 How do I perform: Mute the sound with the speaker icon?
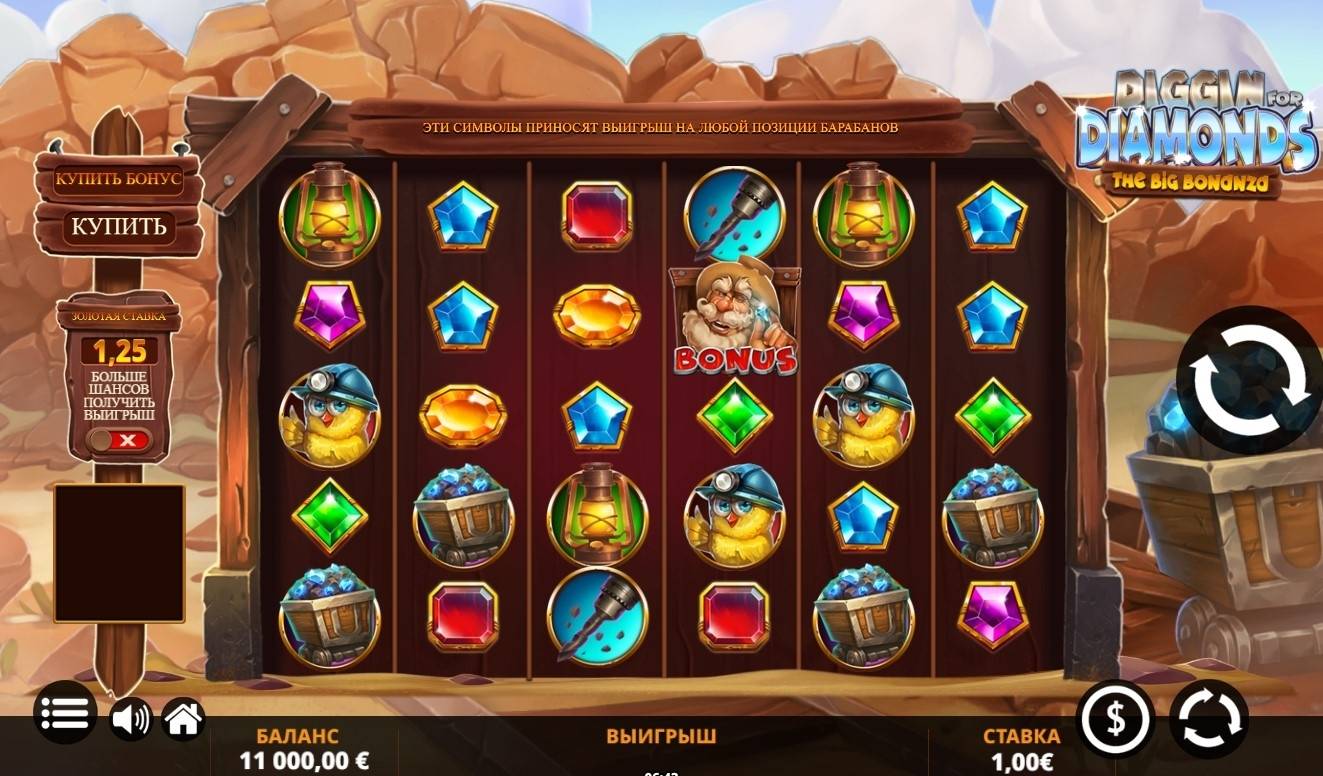tap(130, 718)
